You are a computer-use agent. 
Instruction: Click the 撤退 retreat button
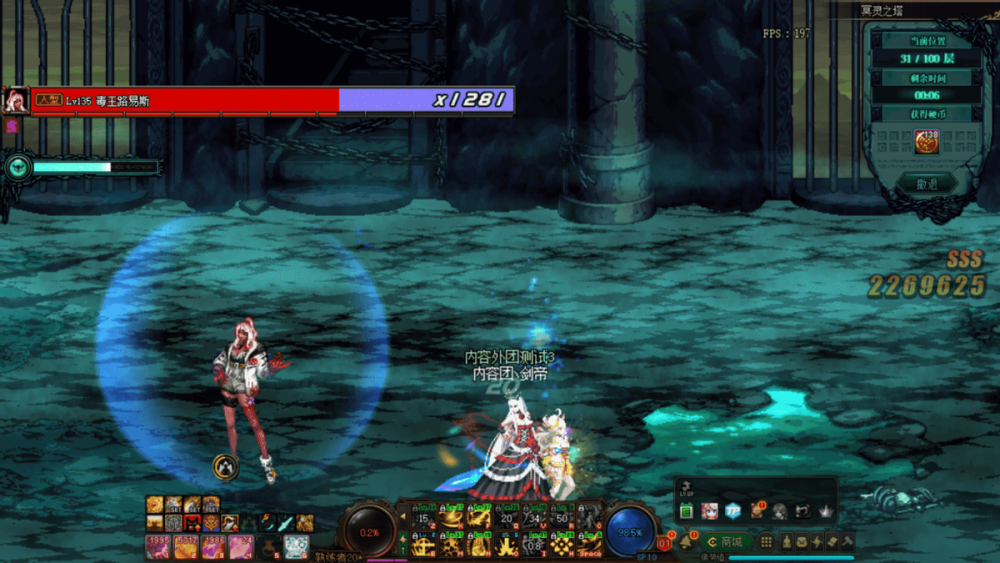(x=926, y=184)
